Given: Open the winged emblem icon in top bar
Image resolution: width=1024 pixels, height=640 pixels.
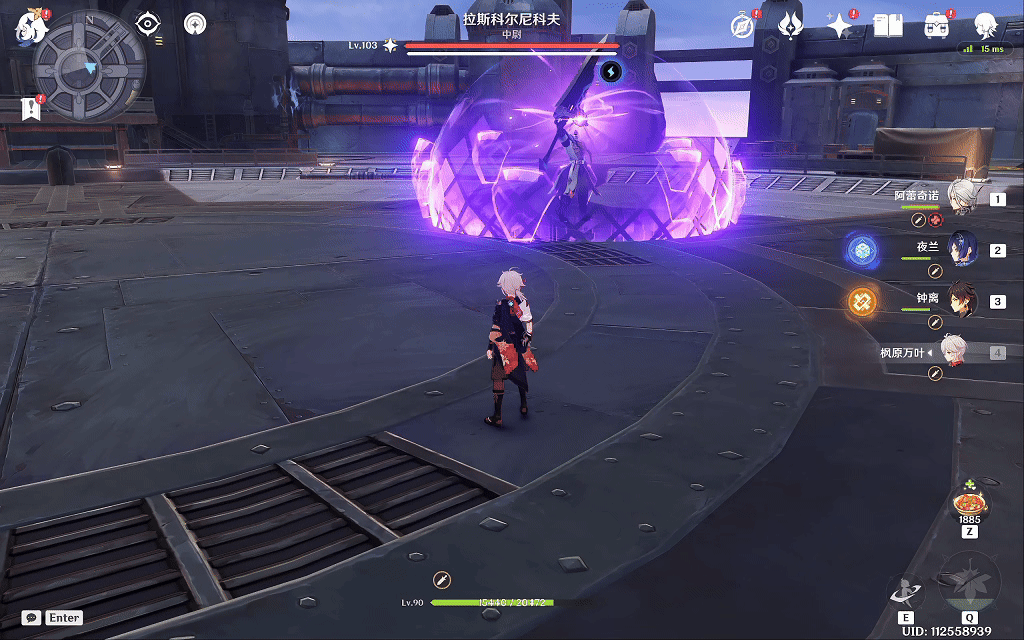Looking at the screenshot, I should click(791, 26).
